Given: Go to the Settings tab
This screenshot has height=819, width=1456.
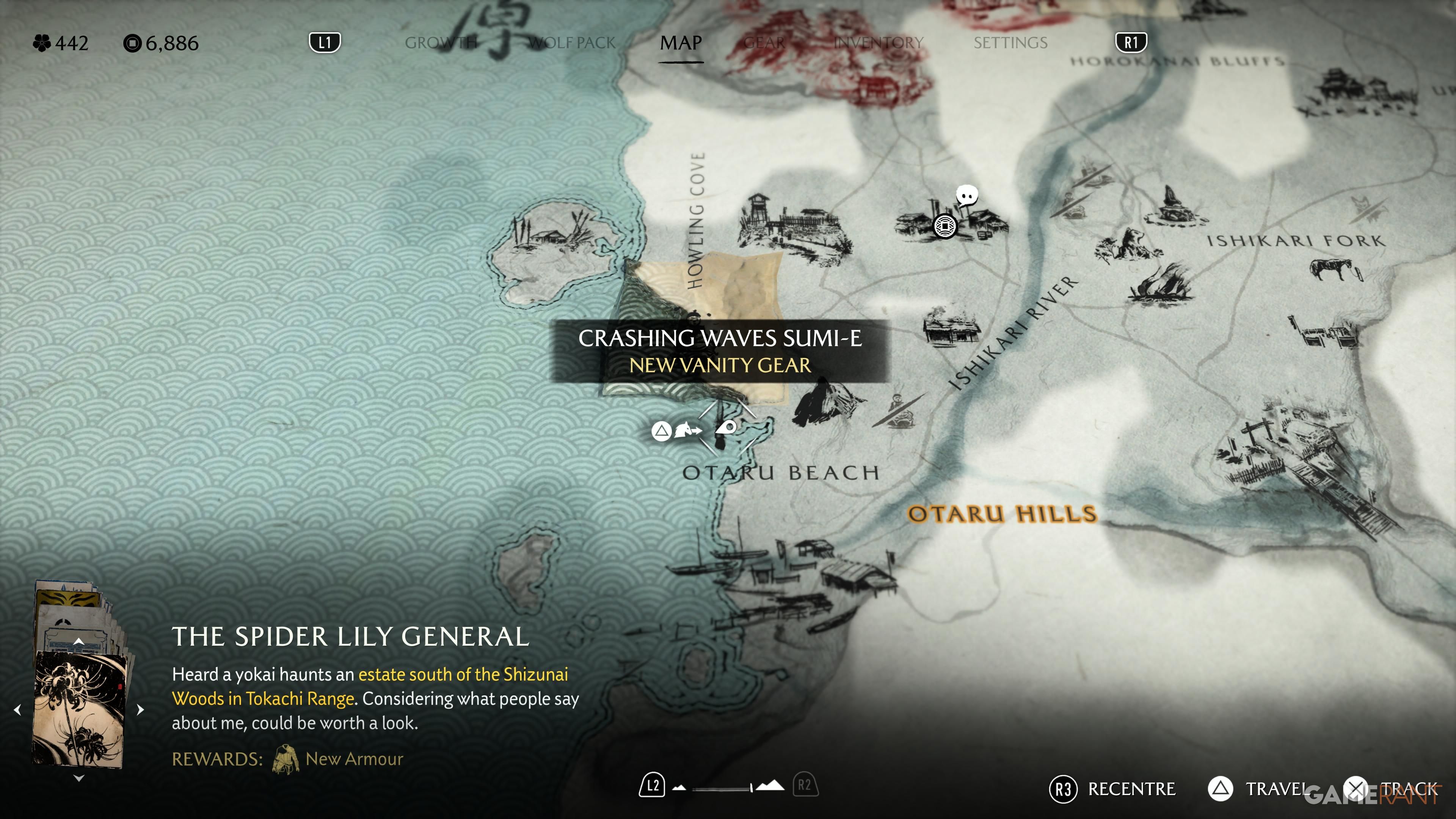Looking at the screenshot, I should pos(1010,43).
